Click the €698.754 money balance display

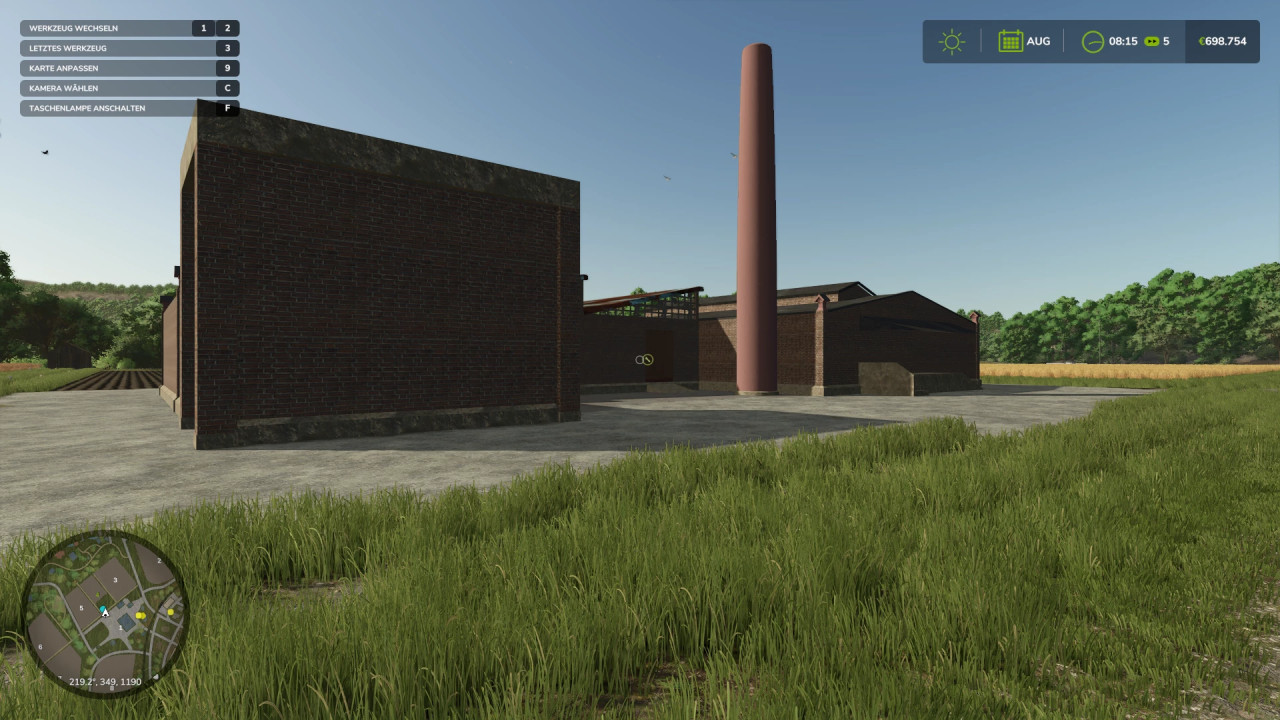[1222, 41]
